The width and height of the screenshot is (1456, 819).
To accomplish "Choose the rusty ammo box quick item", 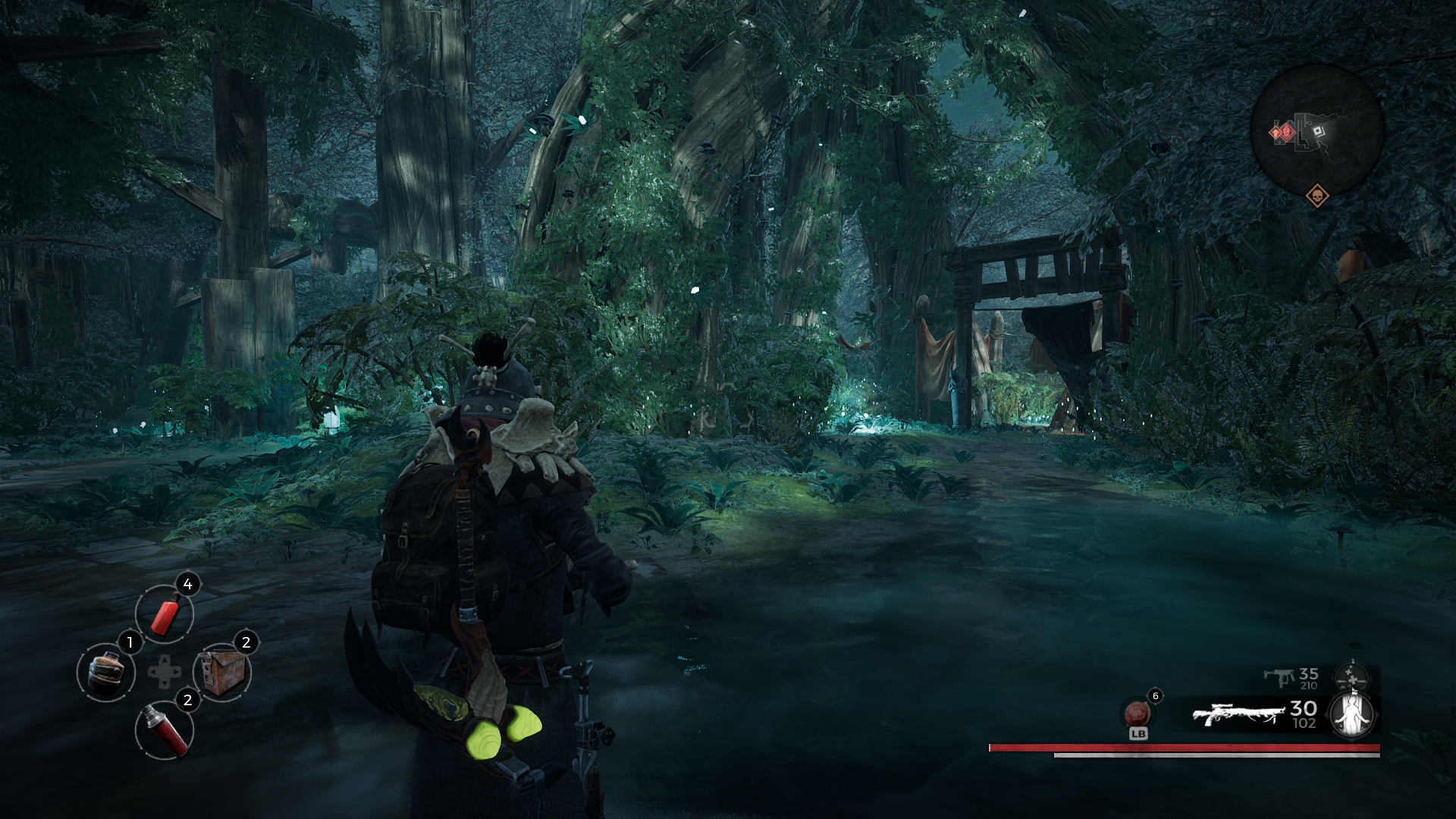I will coord(221,673).
